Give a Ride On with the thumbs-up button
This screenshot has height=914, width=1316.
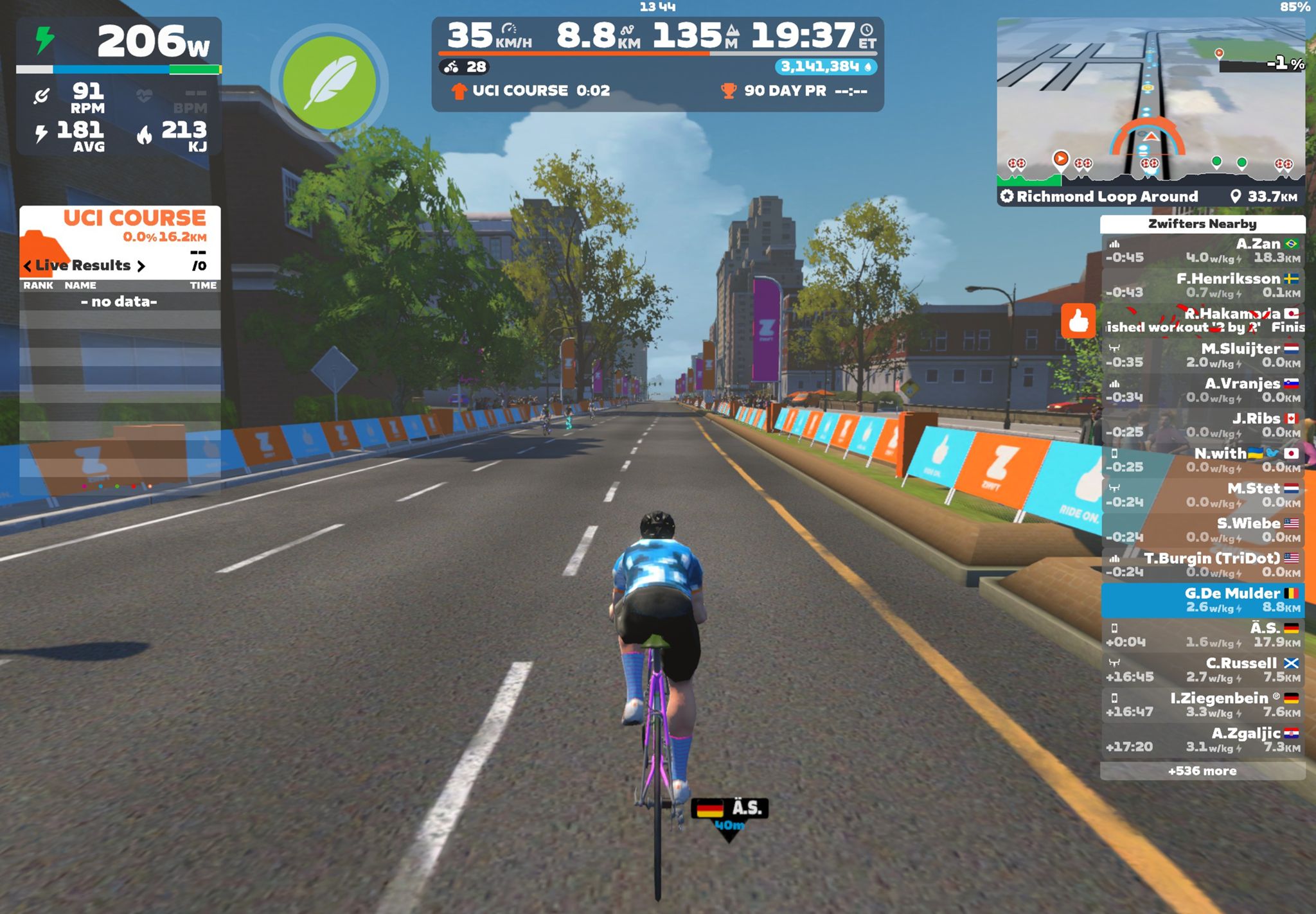click(1078, 321)
